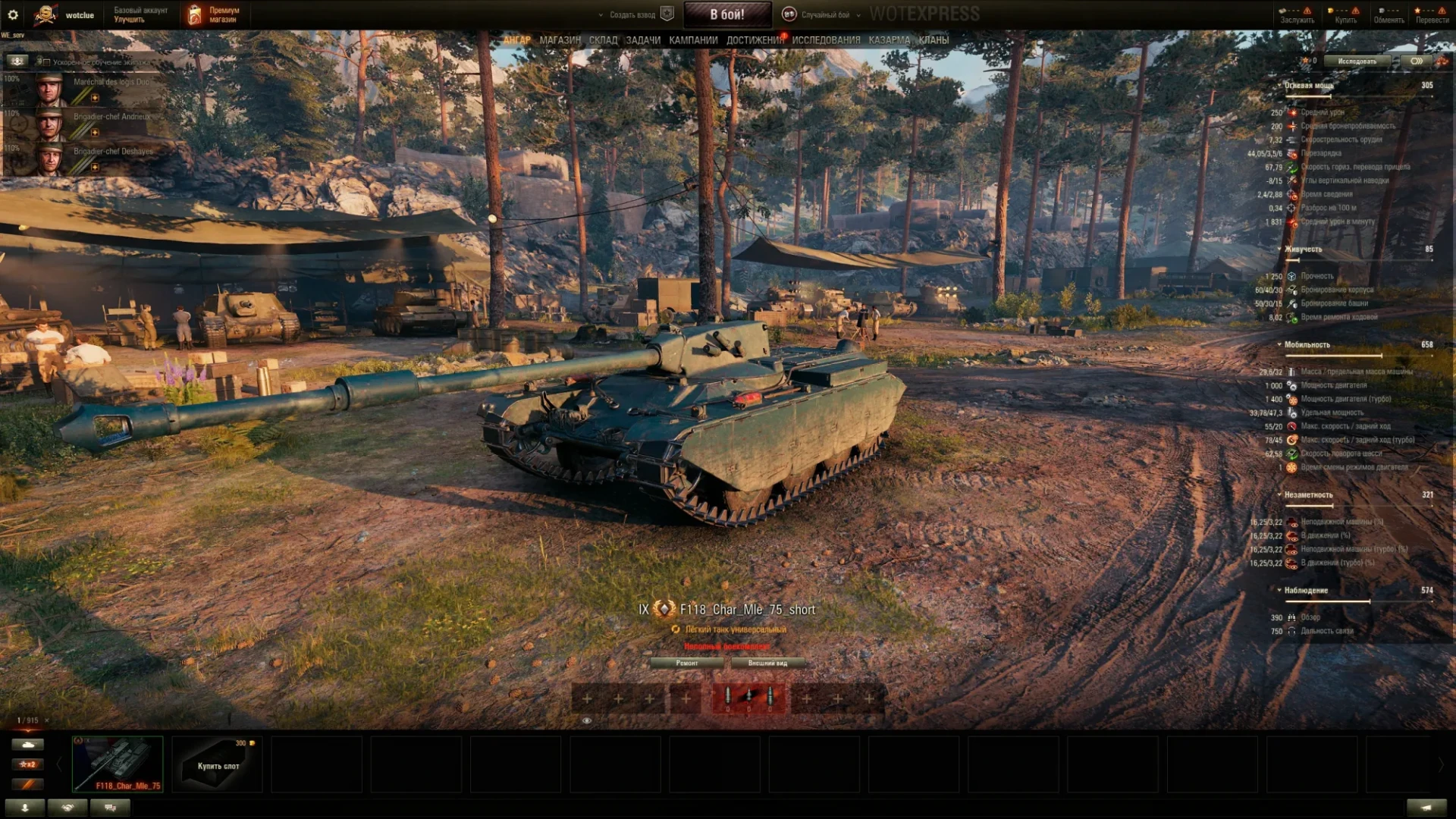Start battle with the "В бой!" button
Image resolution: width=1456 pixels, height=819 pixels.
pyautogui.click(x=726, y=14)
